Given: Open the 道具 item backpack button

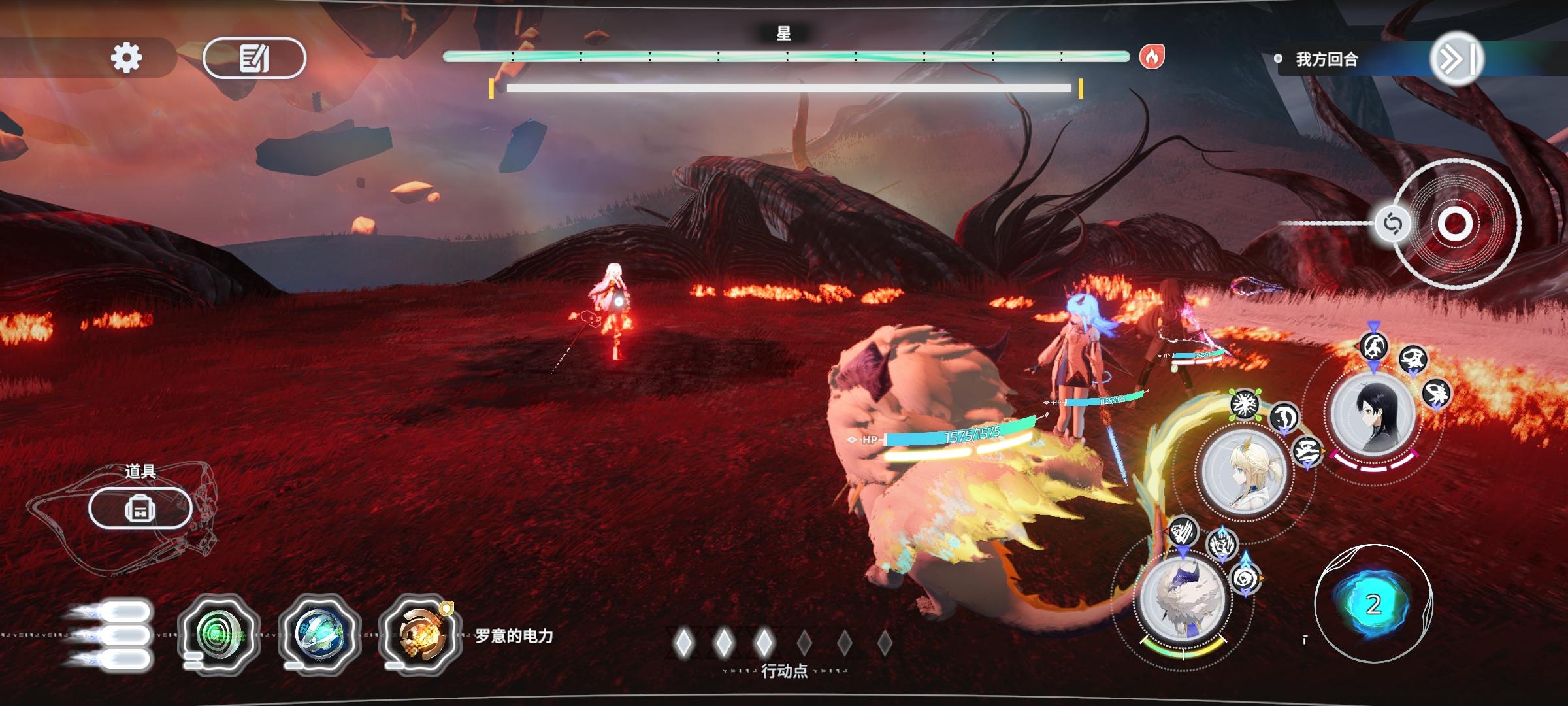Looking at the screenshot, I should (x=140, y=508).
